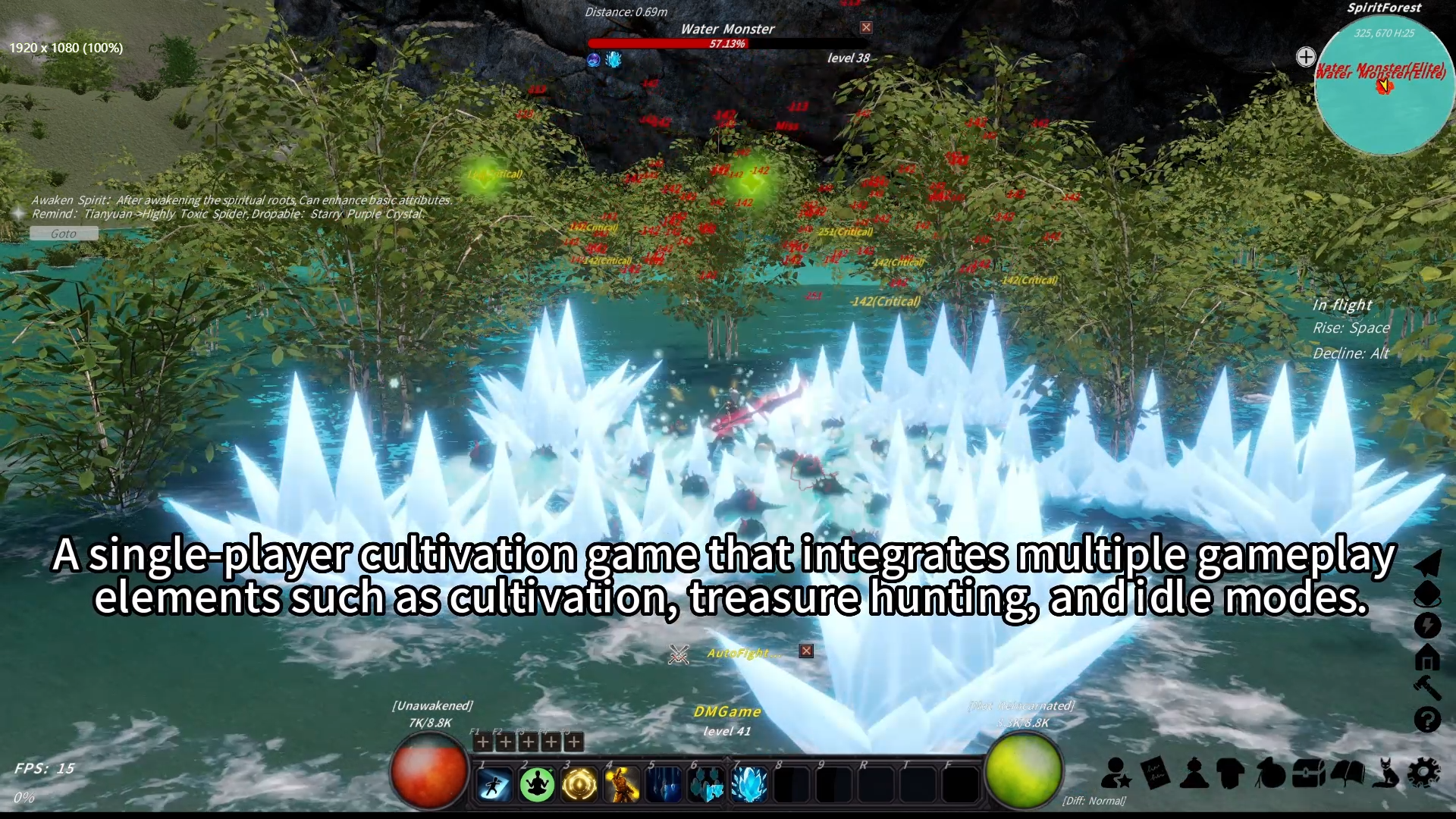Open the lightning boost icon on the right sidebar
This screenshot has height=819, width=1456.
(x=1429, y=624)
